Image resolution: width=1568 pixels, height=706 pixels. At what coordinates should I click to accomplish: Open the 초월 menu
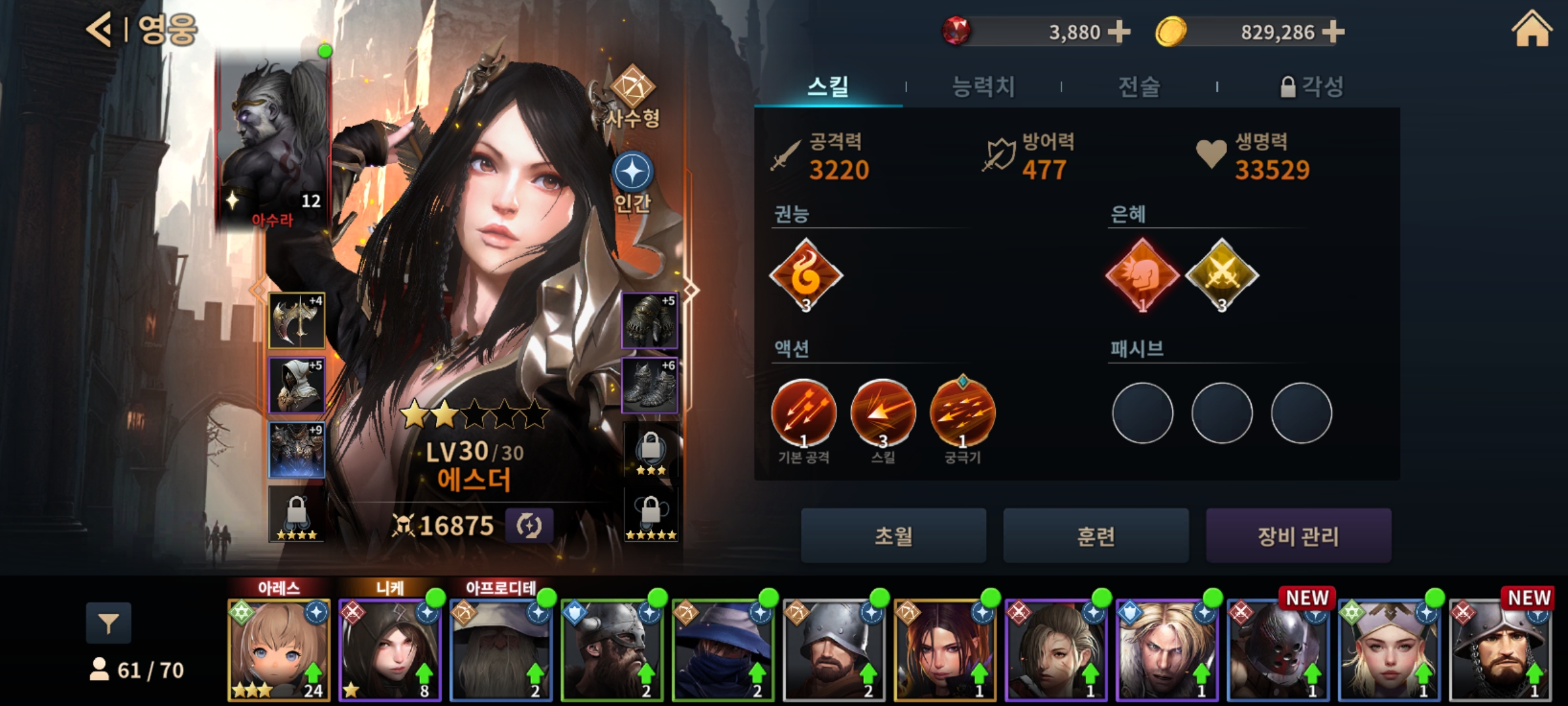click(893, 536)
